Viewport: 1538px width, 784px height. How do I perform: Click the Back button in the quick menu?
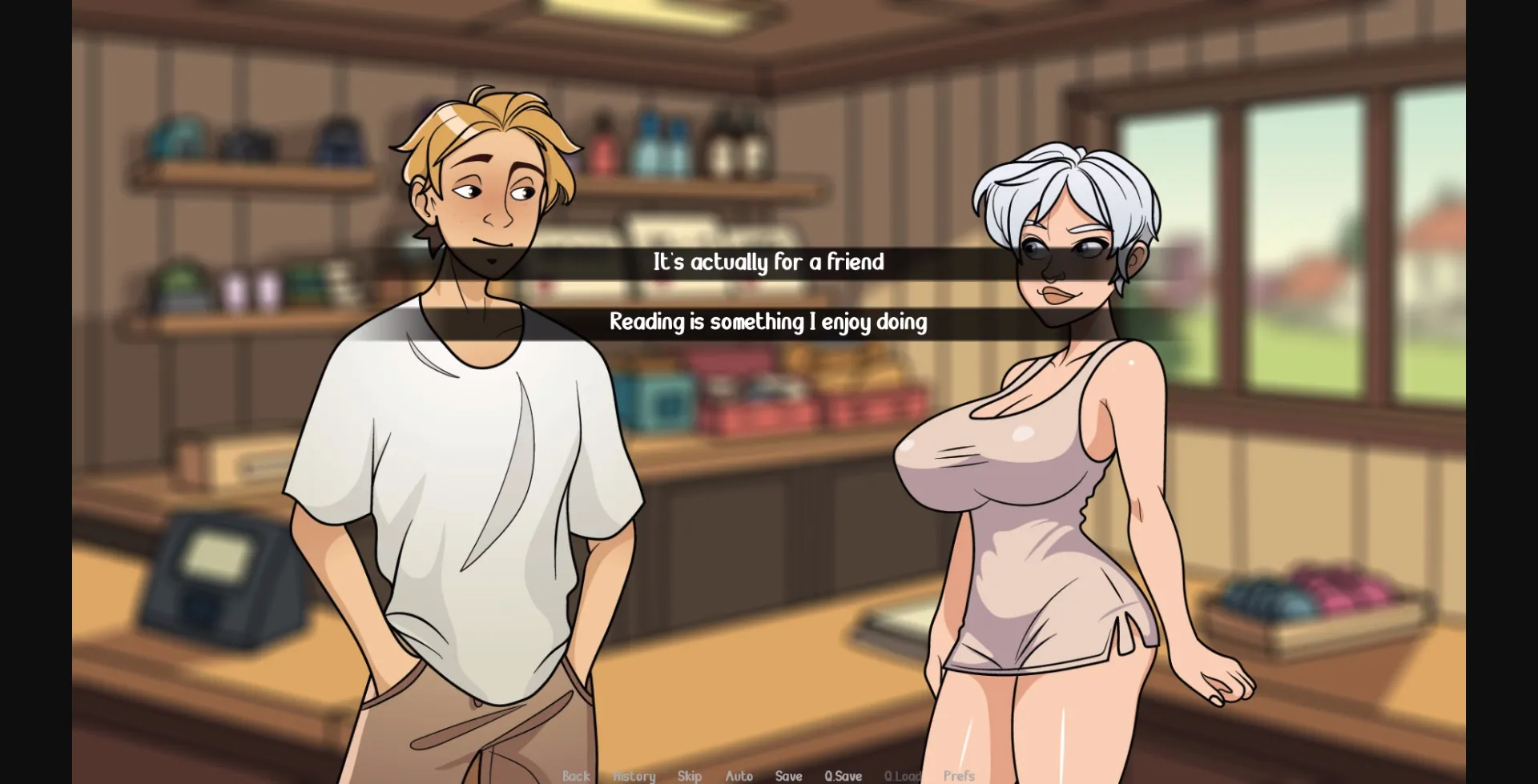pos(576,776)
